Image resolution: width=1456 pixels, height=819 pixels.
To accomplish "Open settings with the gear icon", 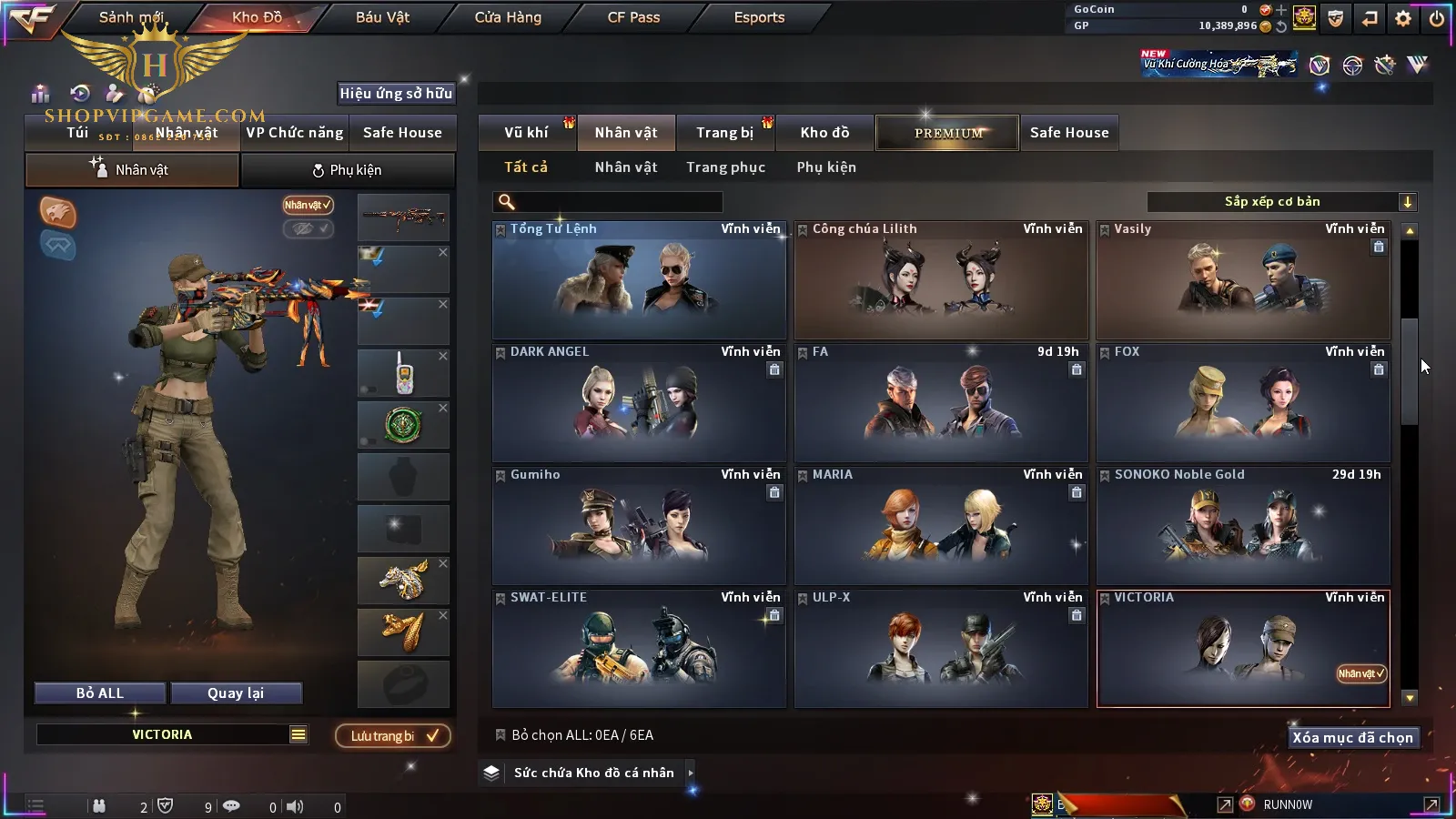I will point(1403,18).
